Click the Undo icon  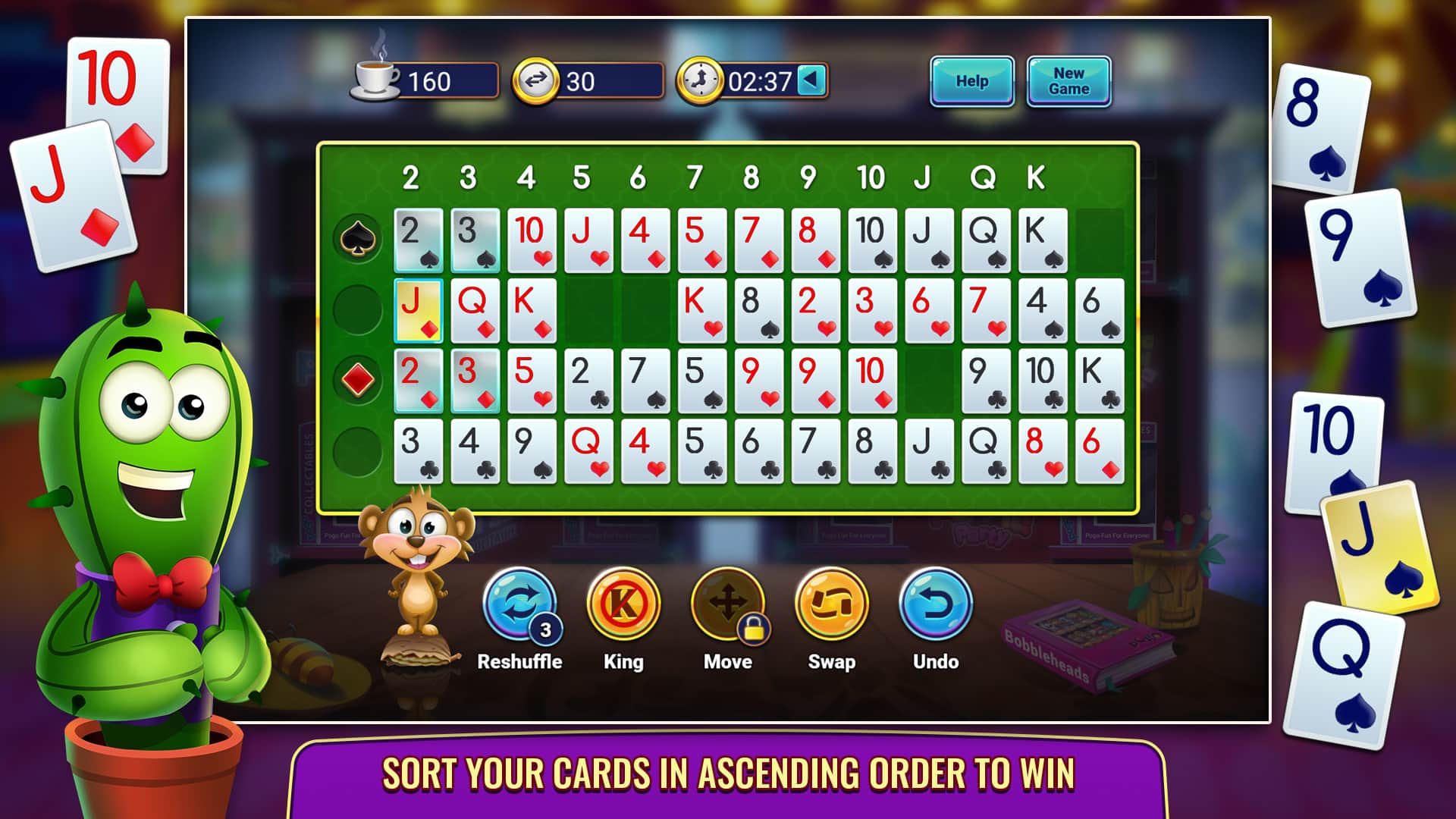[934, 604]
